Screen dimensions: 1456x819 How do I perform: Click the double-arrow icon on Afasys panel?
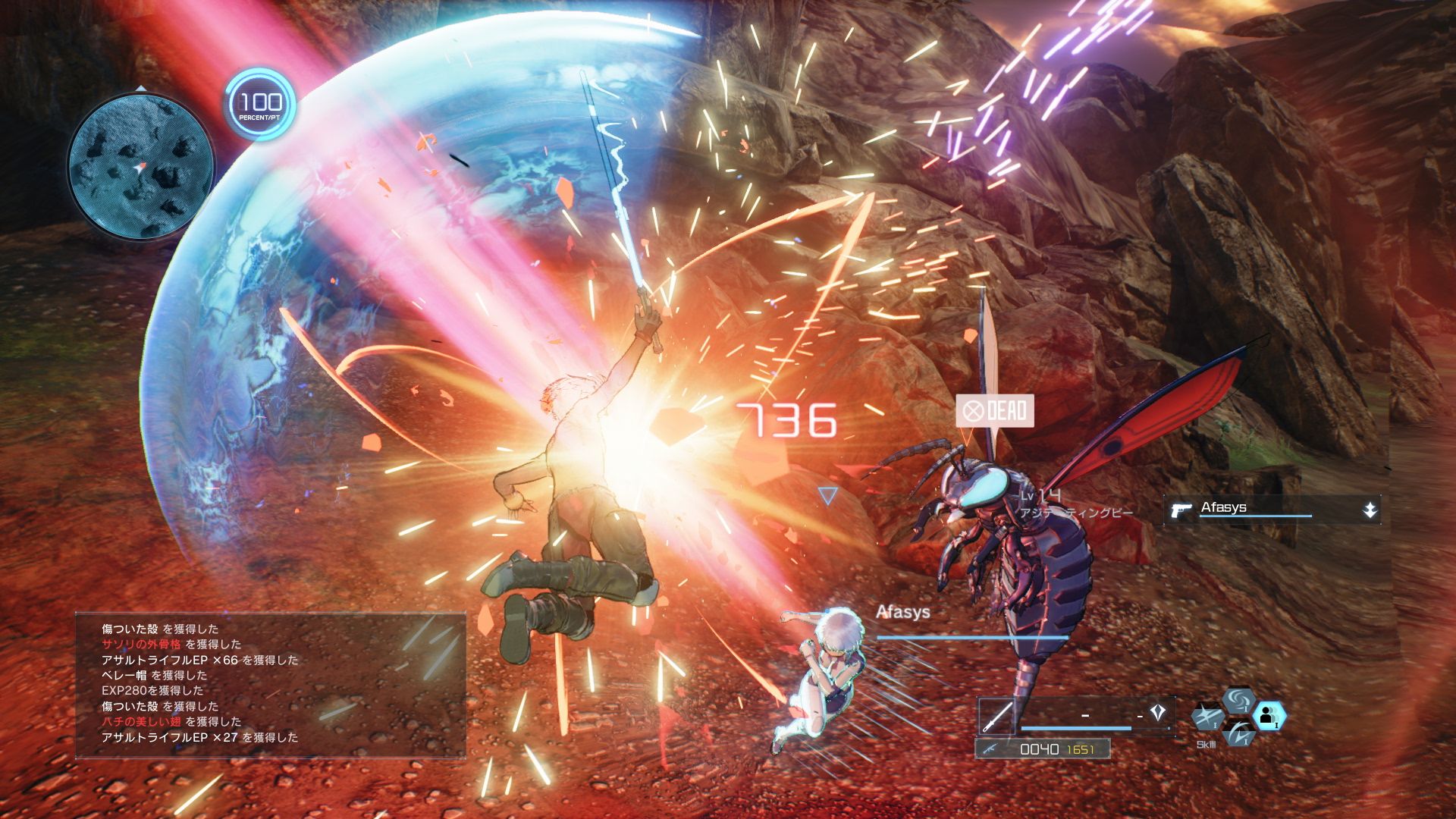(x=1369, y=510)
